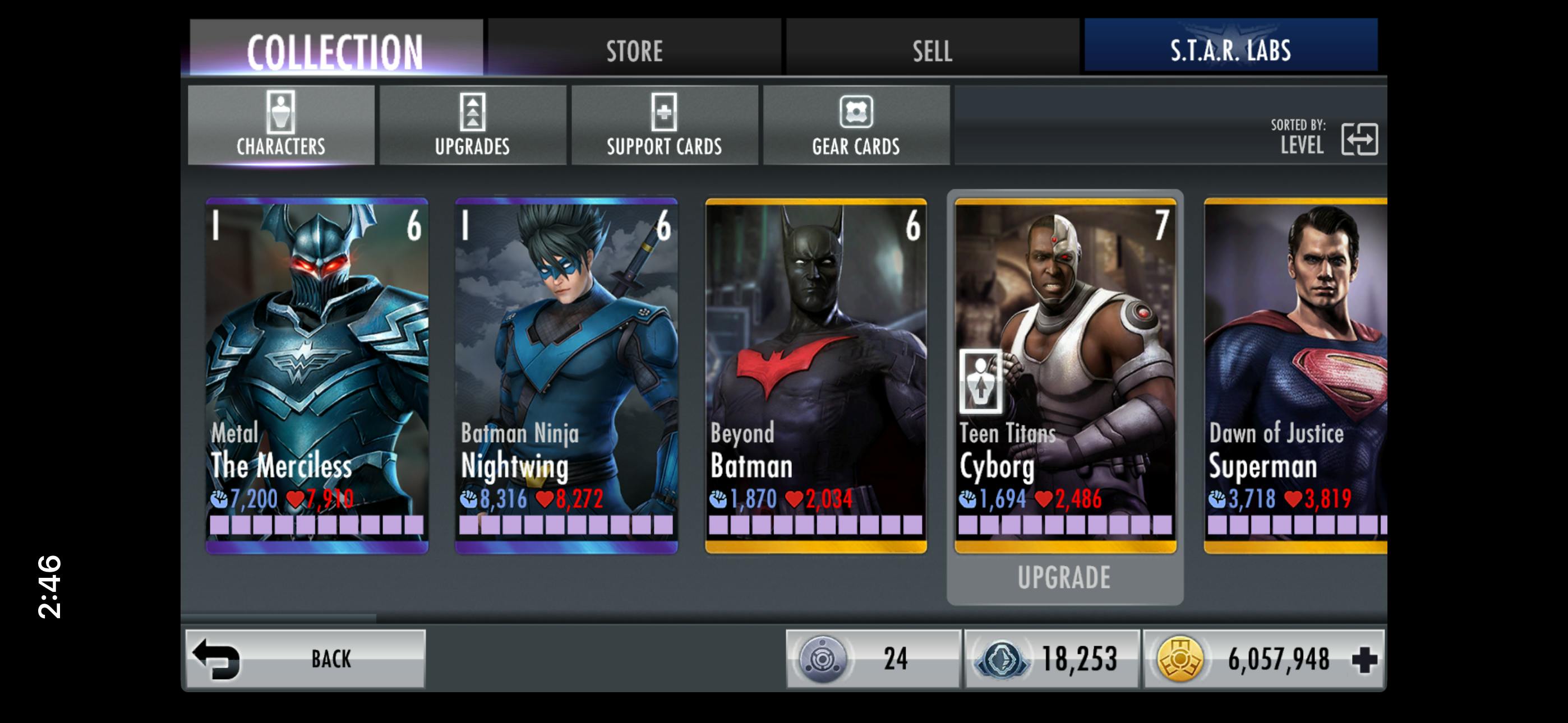Add more gold coins with the plus button

1364,659
